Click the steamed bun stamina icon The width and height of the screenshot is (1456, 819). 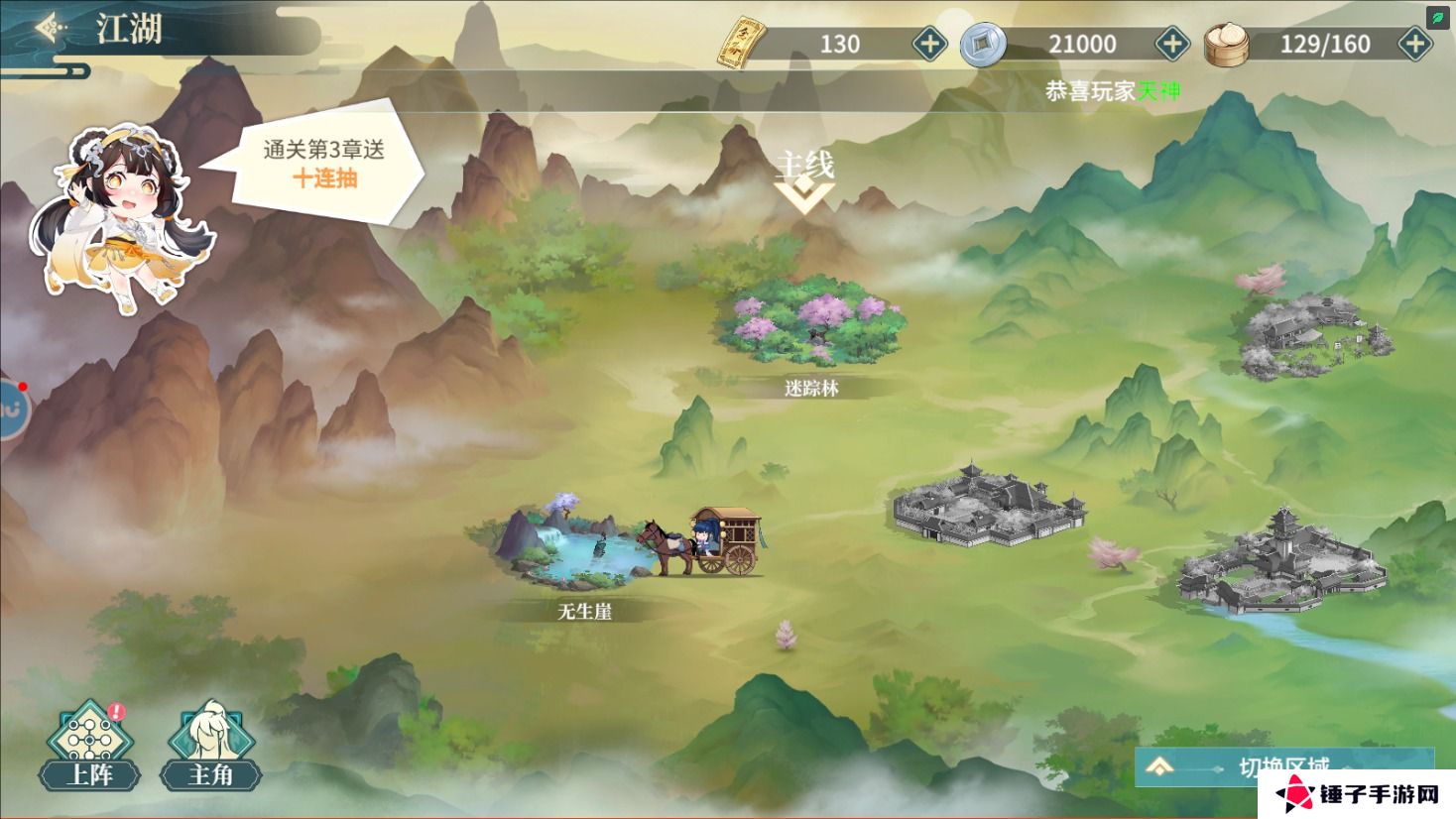(x=1229, y=43)
